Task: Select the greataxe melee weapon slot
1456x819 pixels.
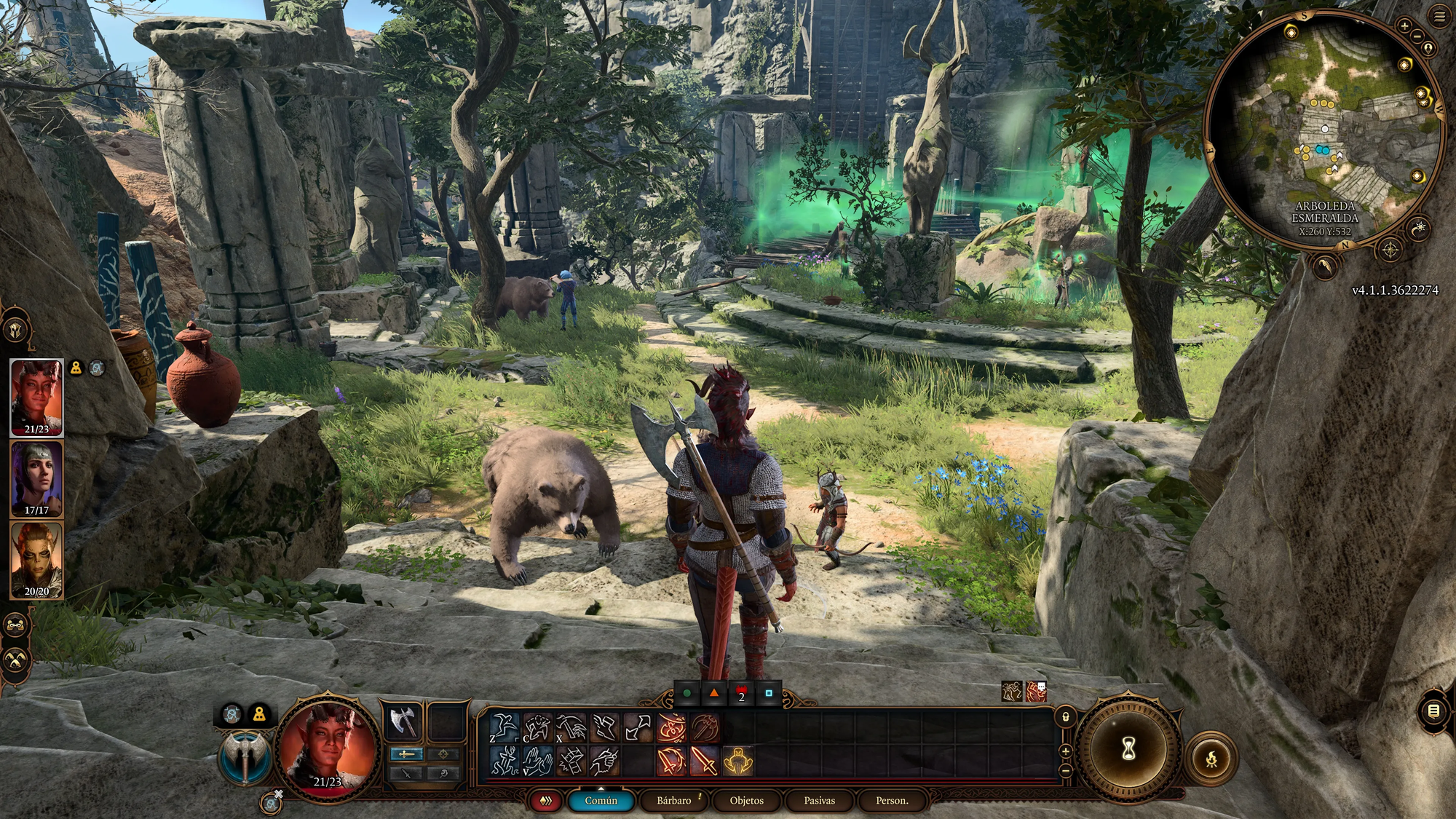Action: [x=403, y=721]
